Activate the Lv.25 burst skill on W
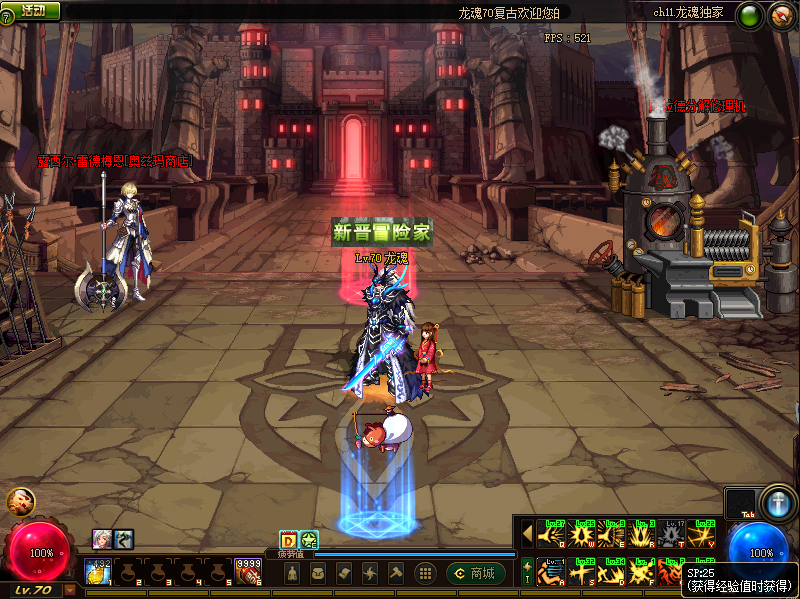 581,535
